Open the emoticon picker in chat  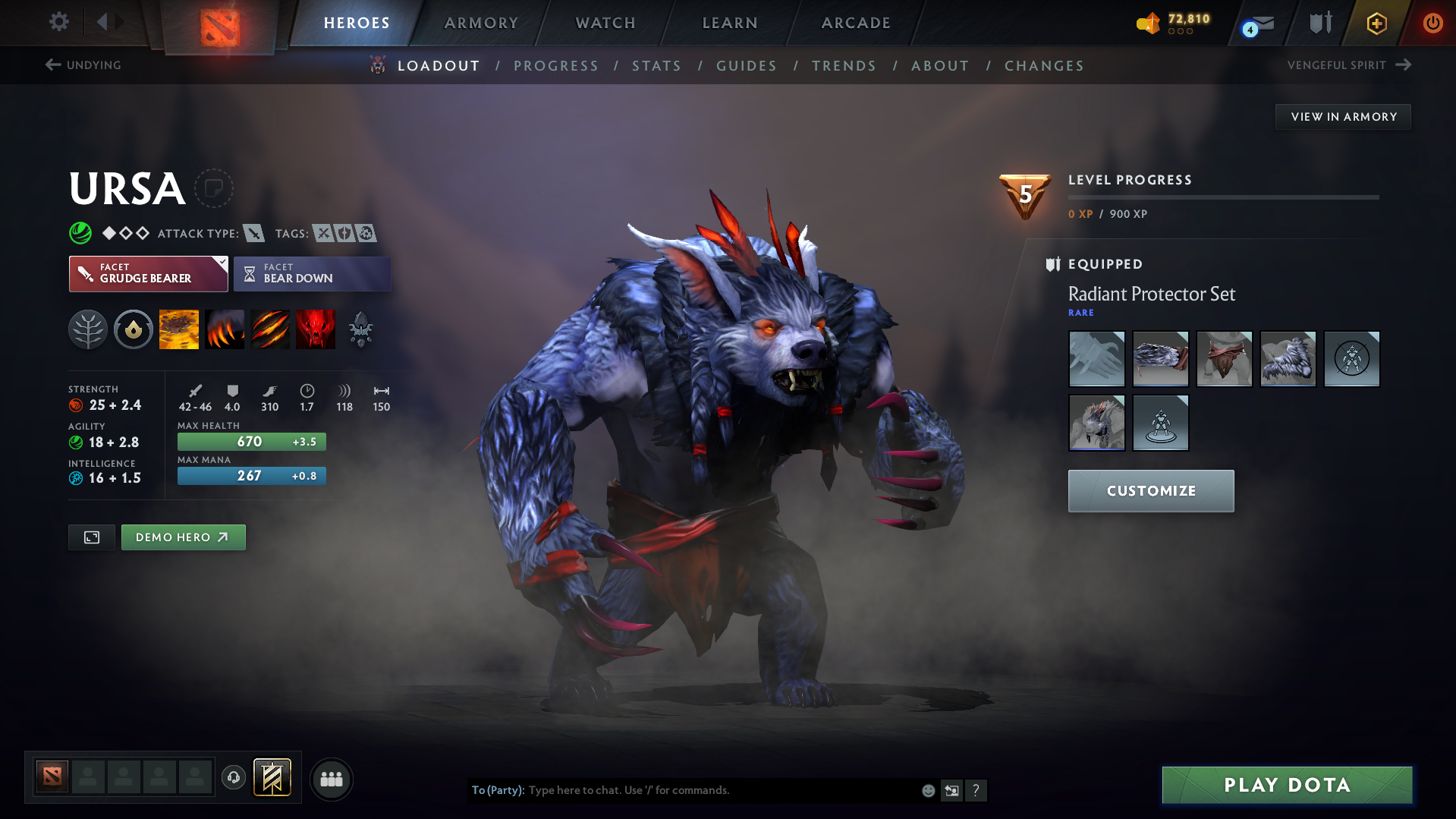927,790
